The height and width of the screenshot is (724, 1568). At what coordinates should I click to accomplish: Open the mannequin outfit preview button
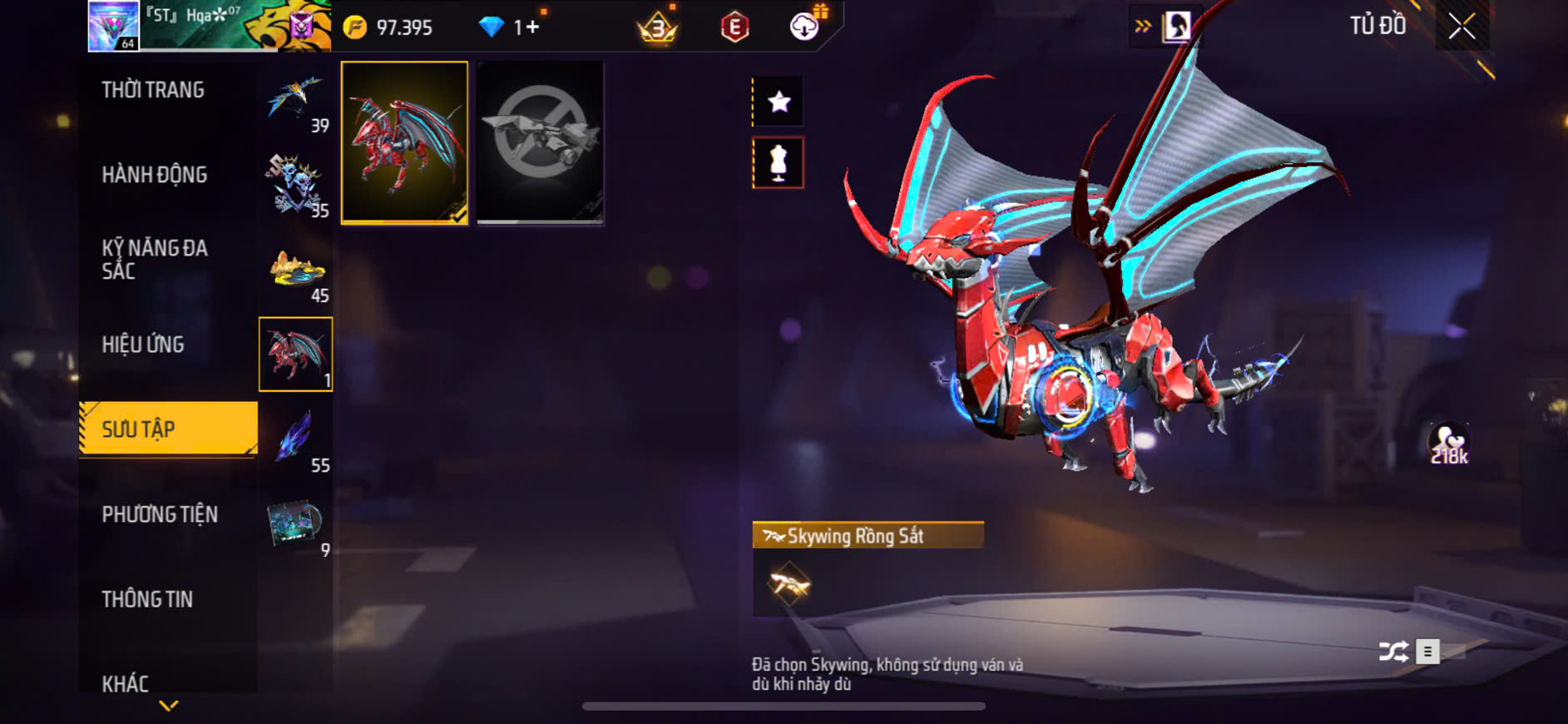pos(779,163)
